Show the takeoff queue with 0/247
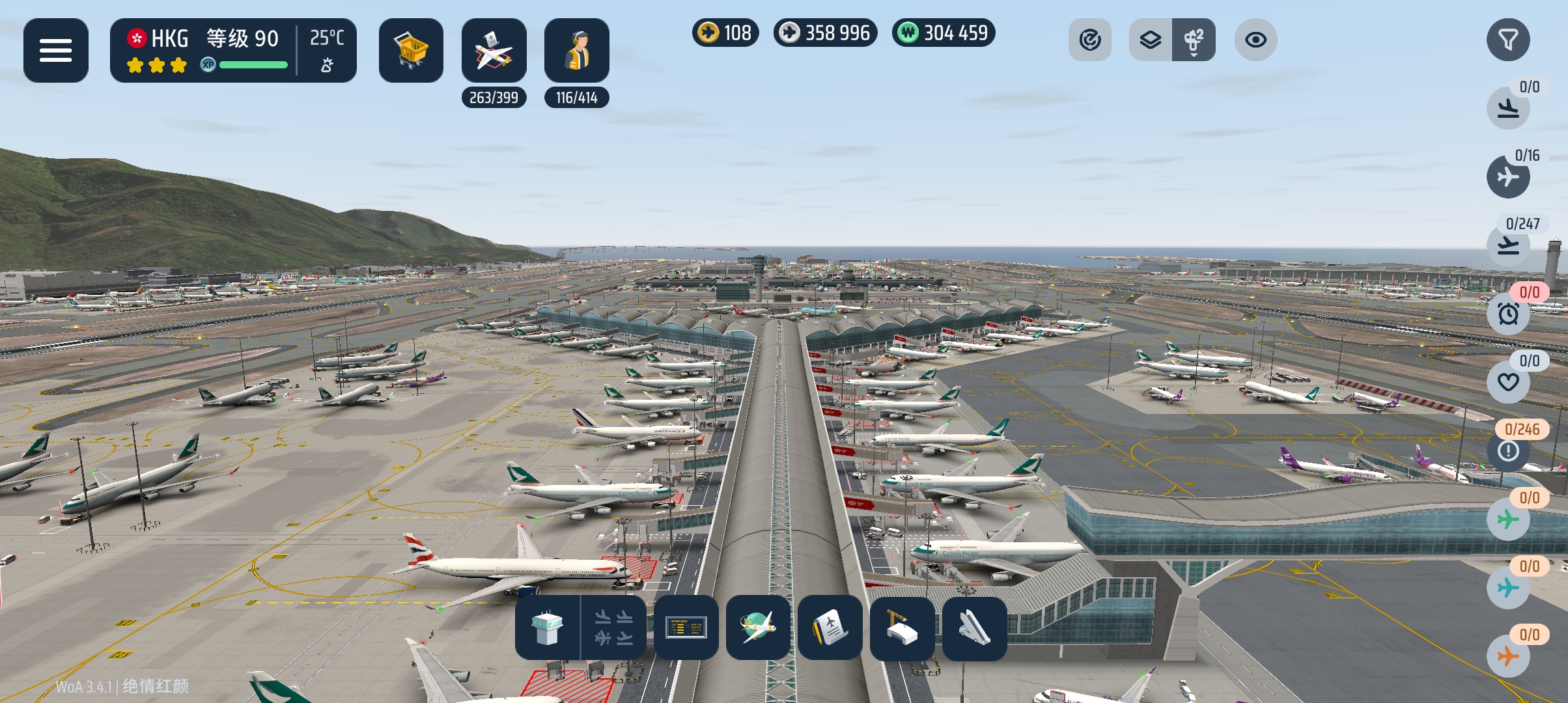The image size is (1568, 703). (1508, 245)
